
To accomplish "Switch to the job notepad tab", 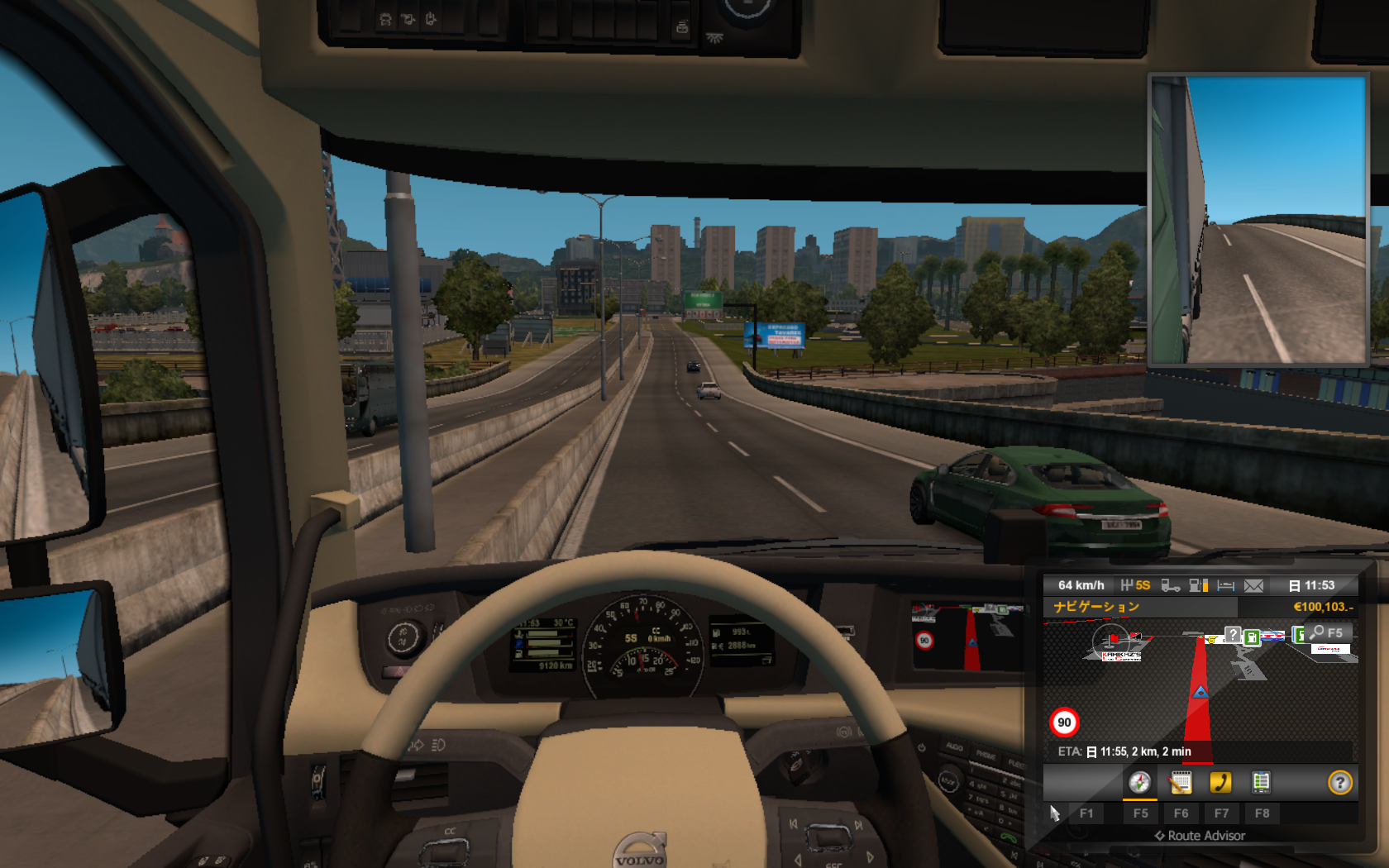I will [1181, 782].
